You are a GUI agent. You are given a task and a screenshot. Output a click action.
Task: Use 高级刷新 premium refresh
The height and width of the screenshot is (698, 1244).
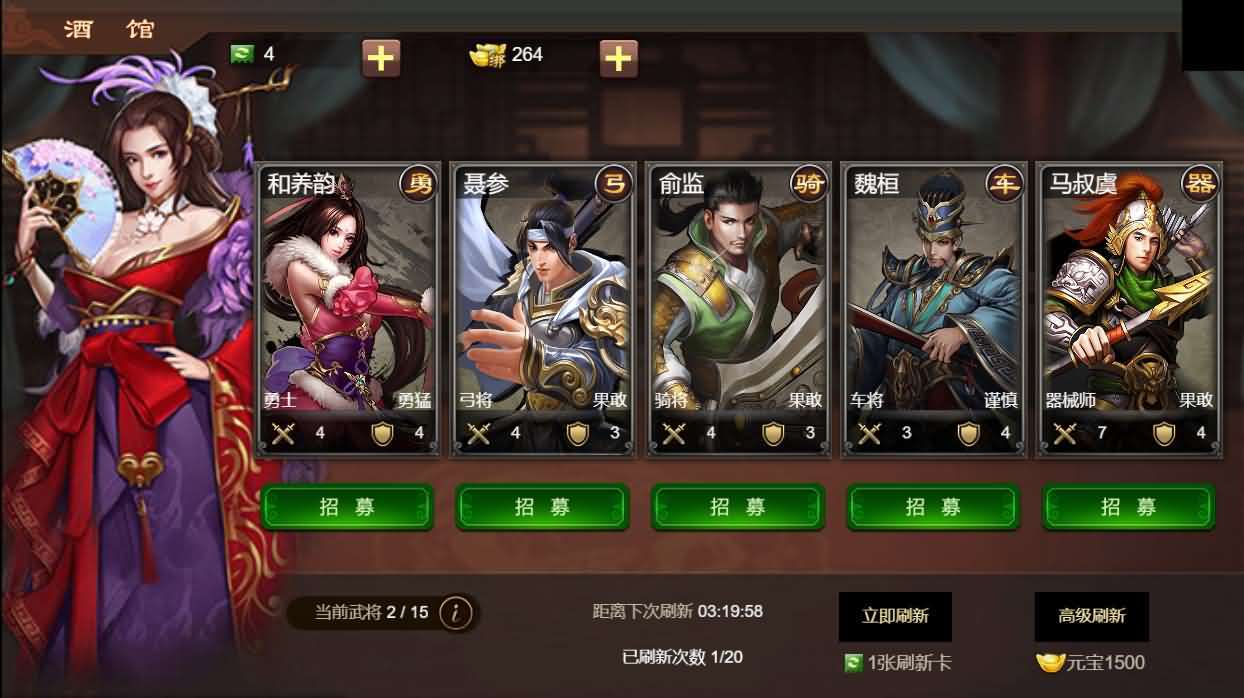[1091, 616]
